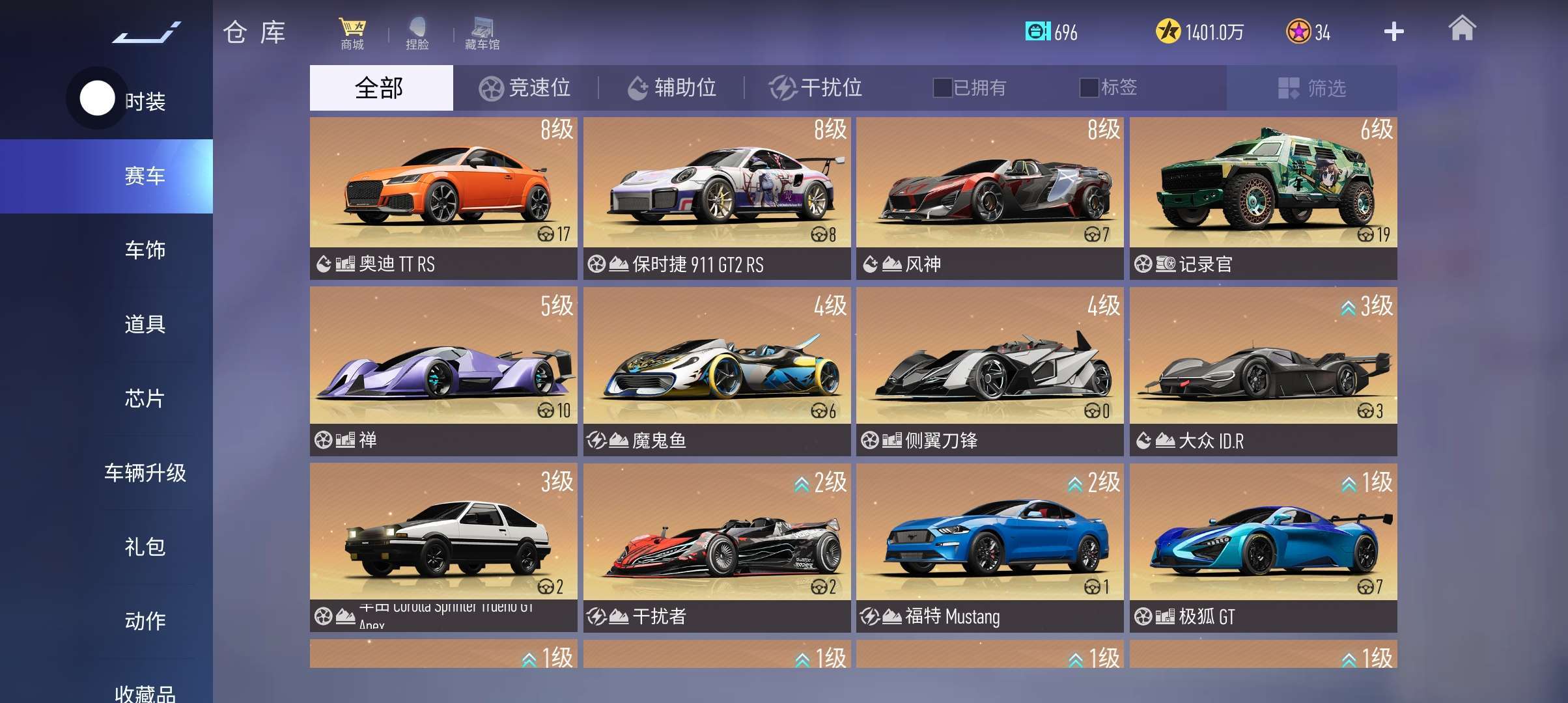Switch to the 竞速位 racing tab
Image resolution: width=1568 pixels, height=703 pixels.
tap(525, 88)
